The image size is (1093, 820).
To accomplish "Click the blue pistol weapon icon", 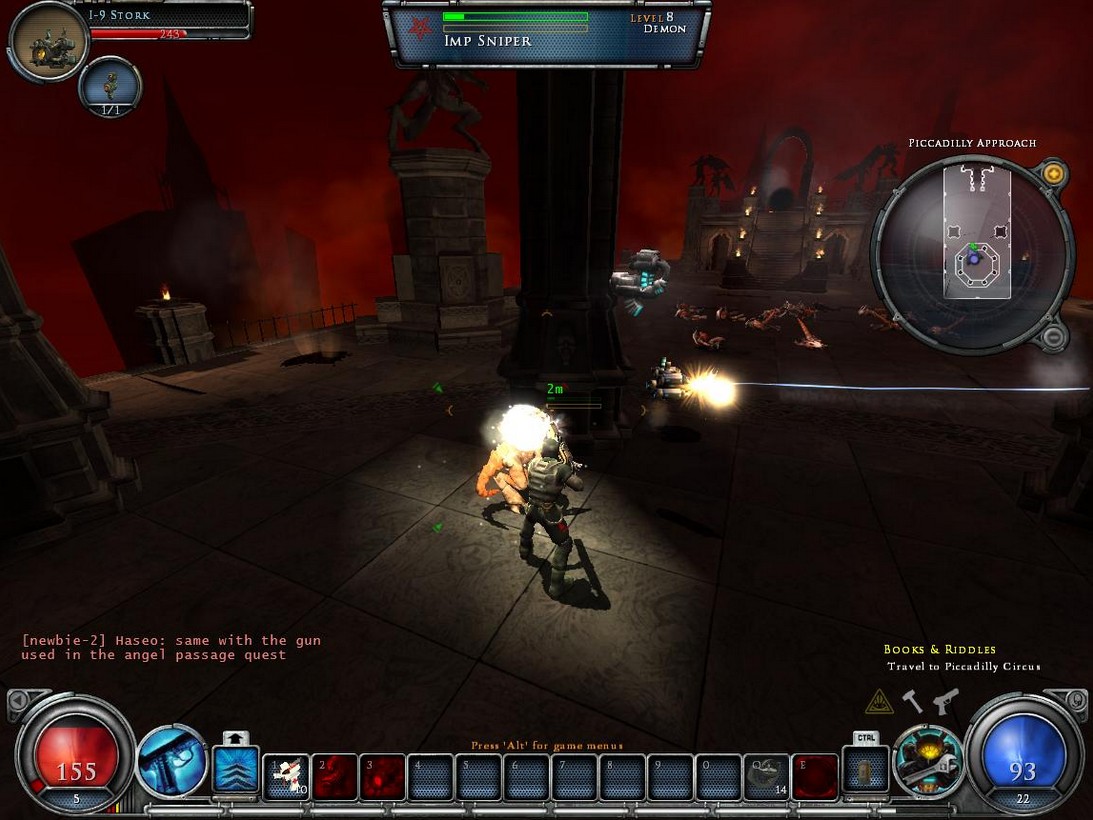I will [172, 762].
